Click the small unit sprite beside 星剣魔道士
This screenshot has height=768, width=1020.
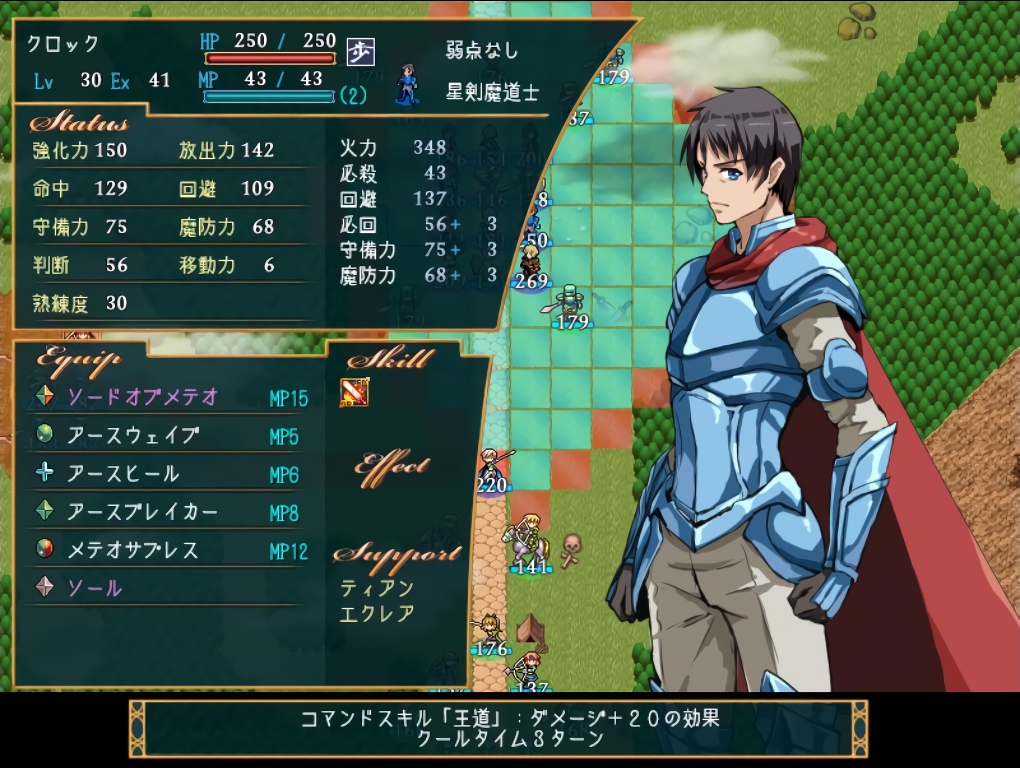point(407,86)
